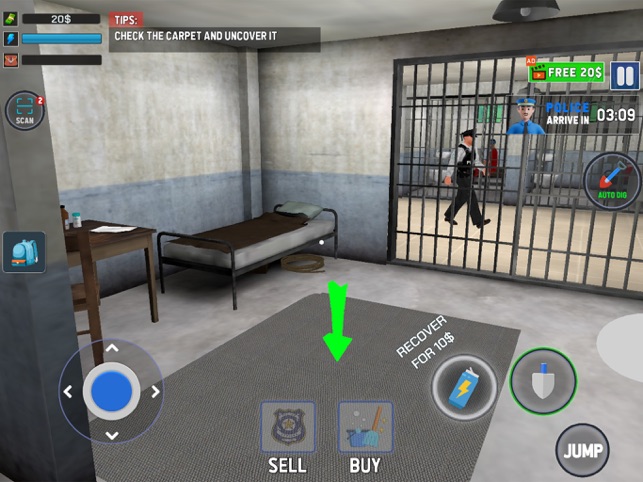The image size is (643, 482).
Task: Activate Auto Dig
Action: point(610,182)
